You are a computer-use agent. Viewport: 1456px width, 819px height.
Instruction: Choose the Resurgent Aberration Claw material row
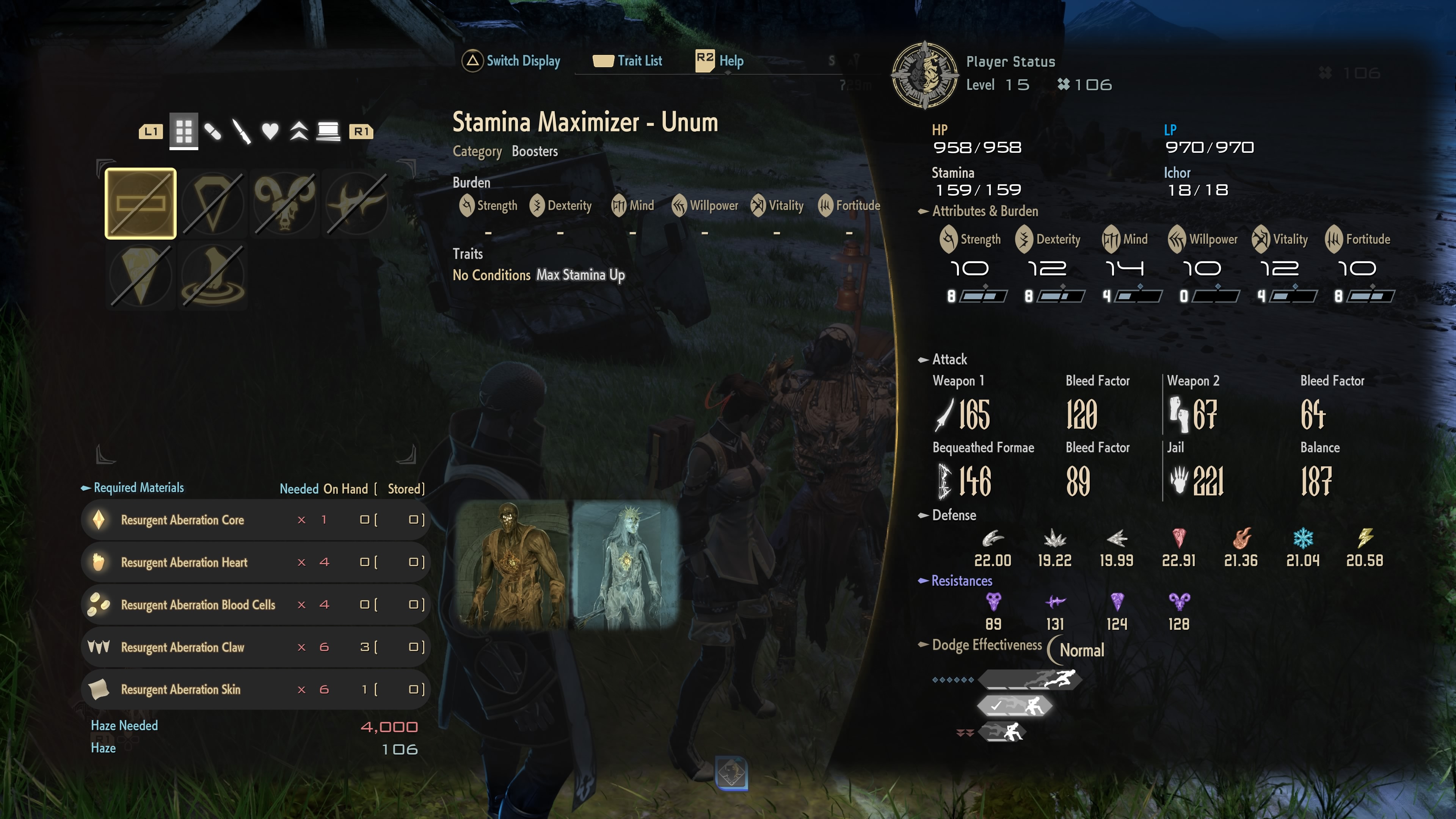(256, 647)
